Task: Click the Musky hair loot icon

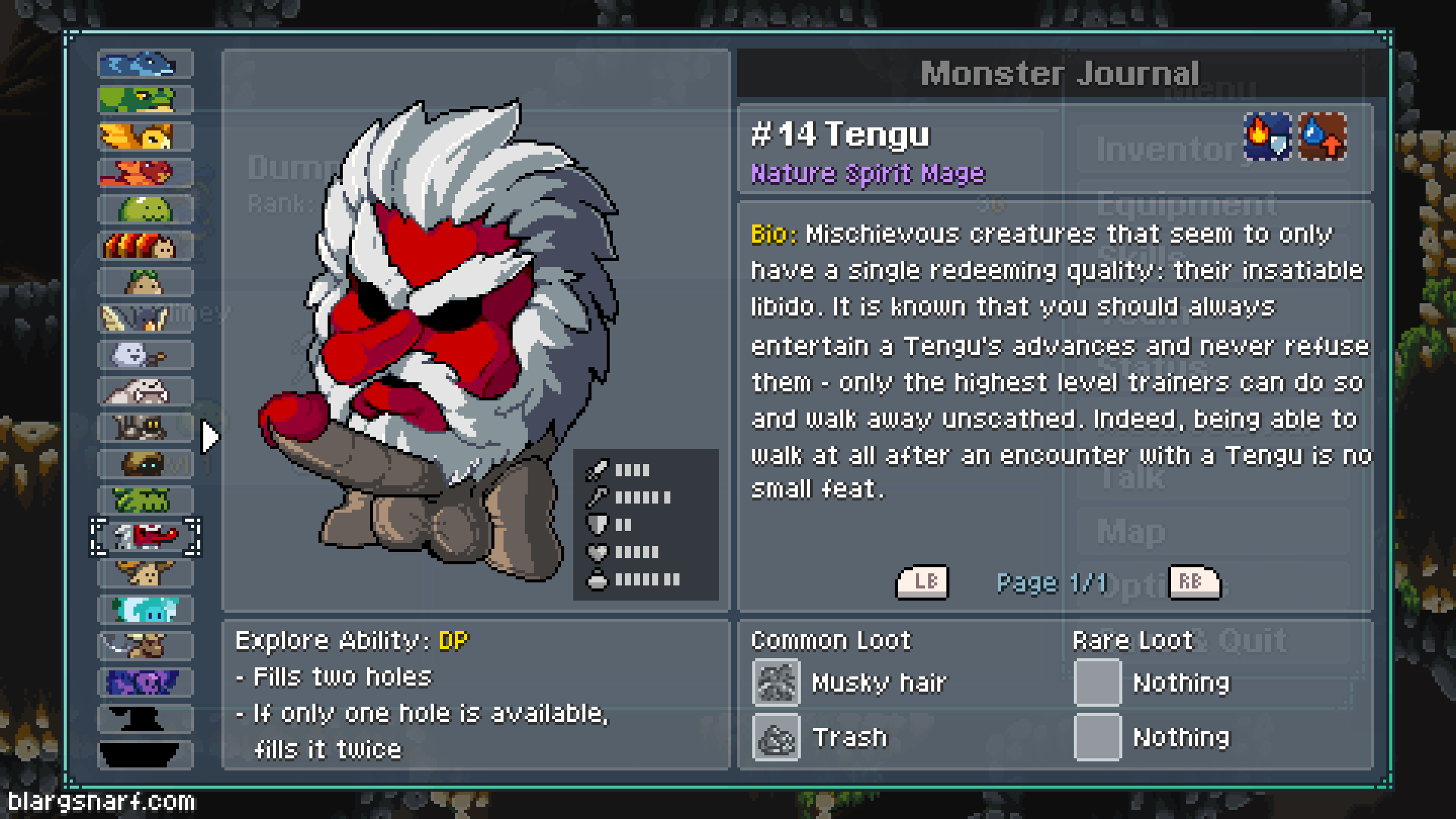Action: 776,682
